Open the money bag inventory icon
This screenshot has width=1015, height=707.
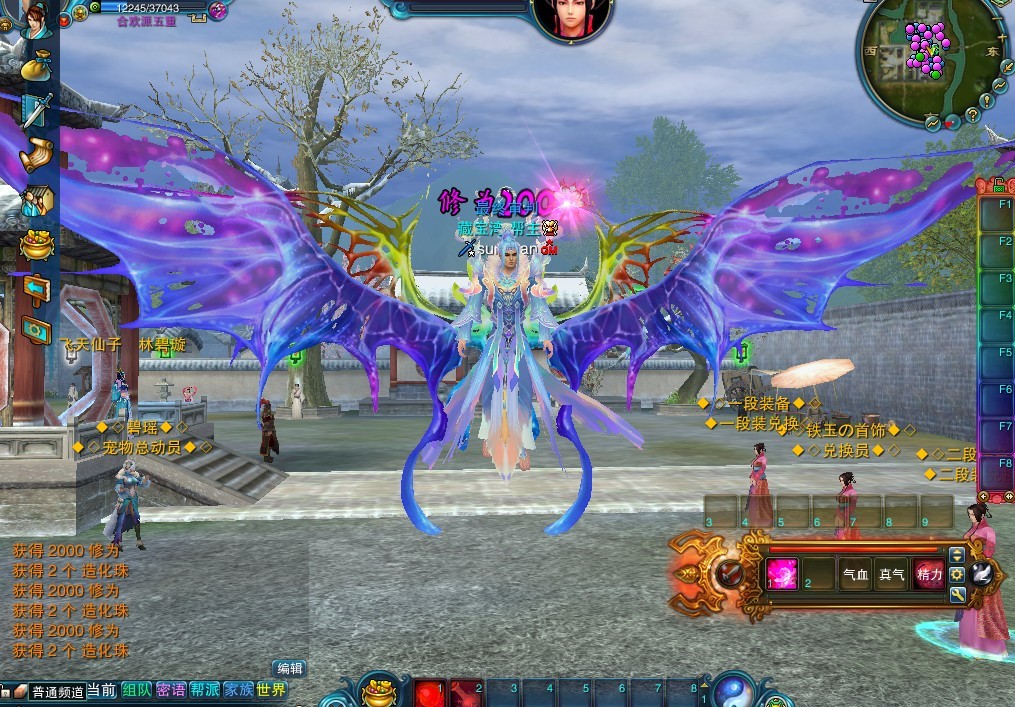click(35, 66)
